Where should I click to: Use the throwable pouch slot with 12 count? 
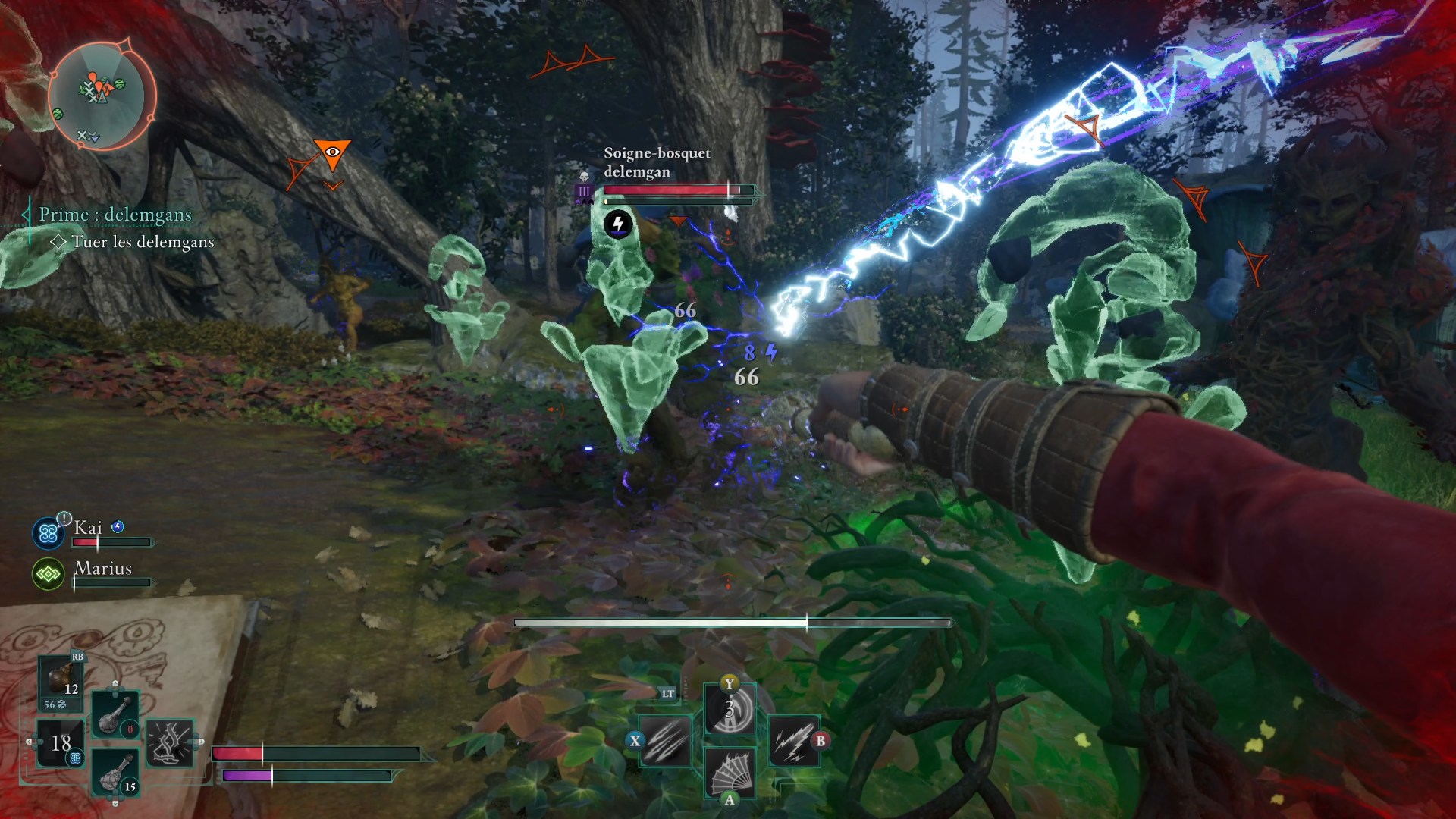(61, 680)
